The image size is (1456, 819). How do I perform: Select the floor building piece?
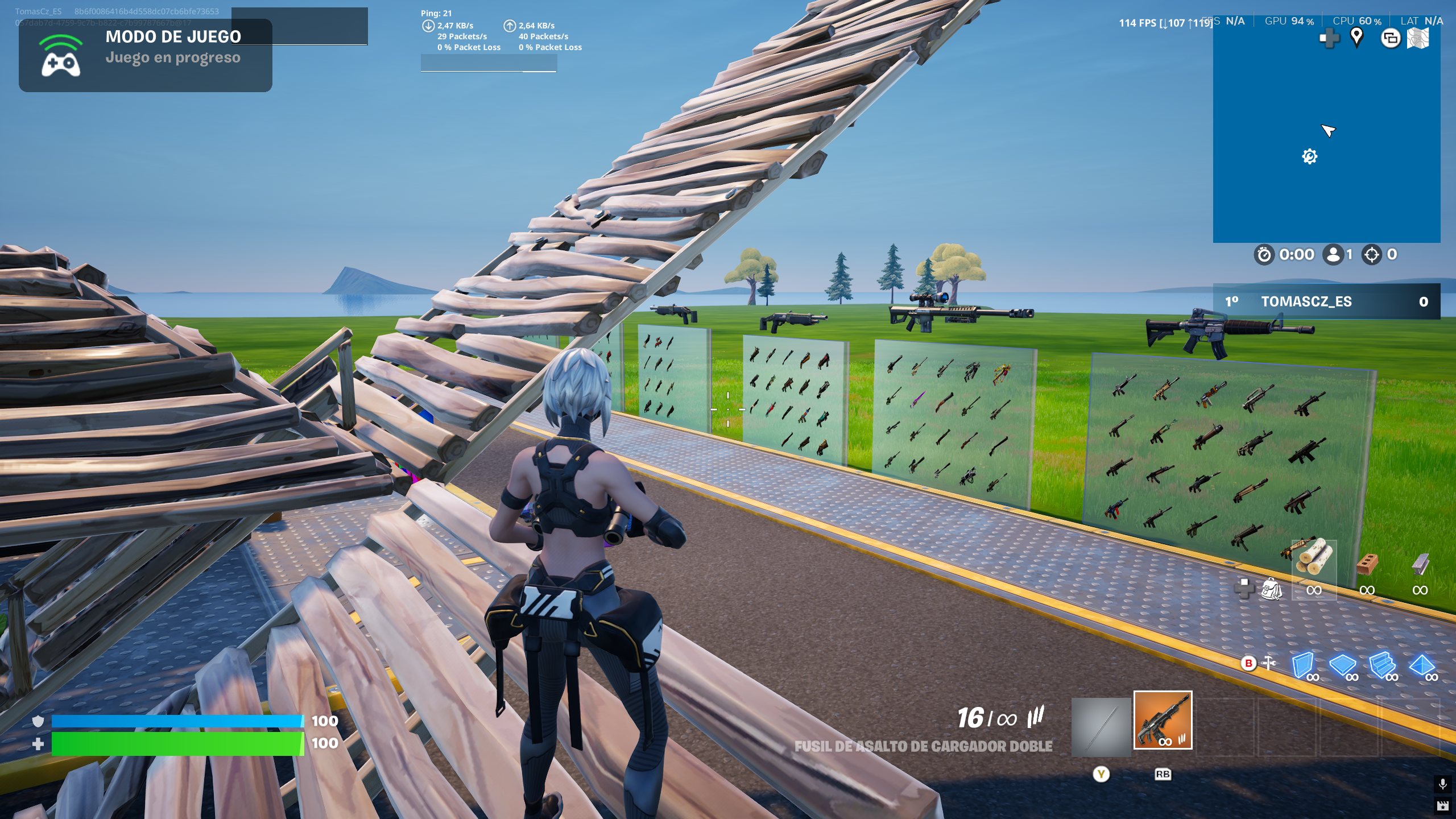(1343, 664)
